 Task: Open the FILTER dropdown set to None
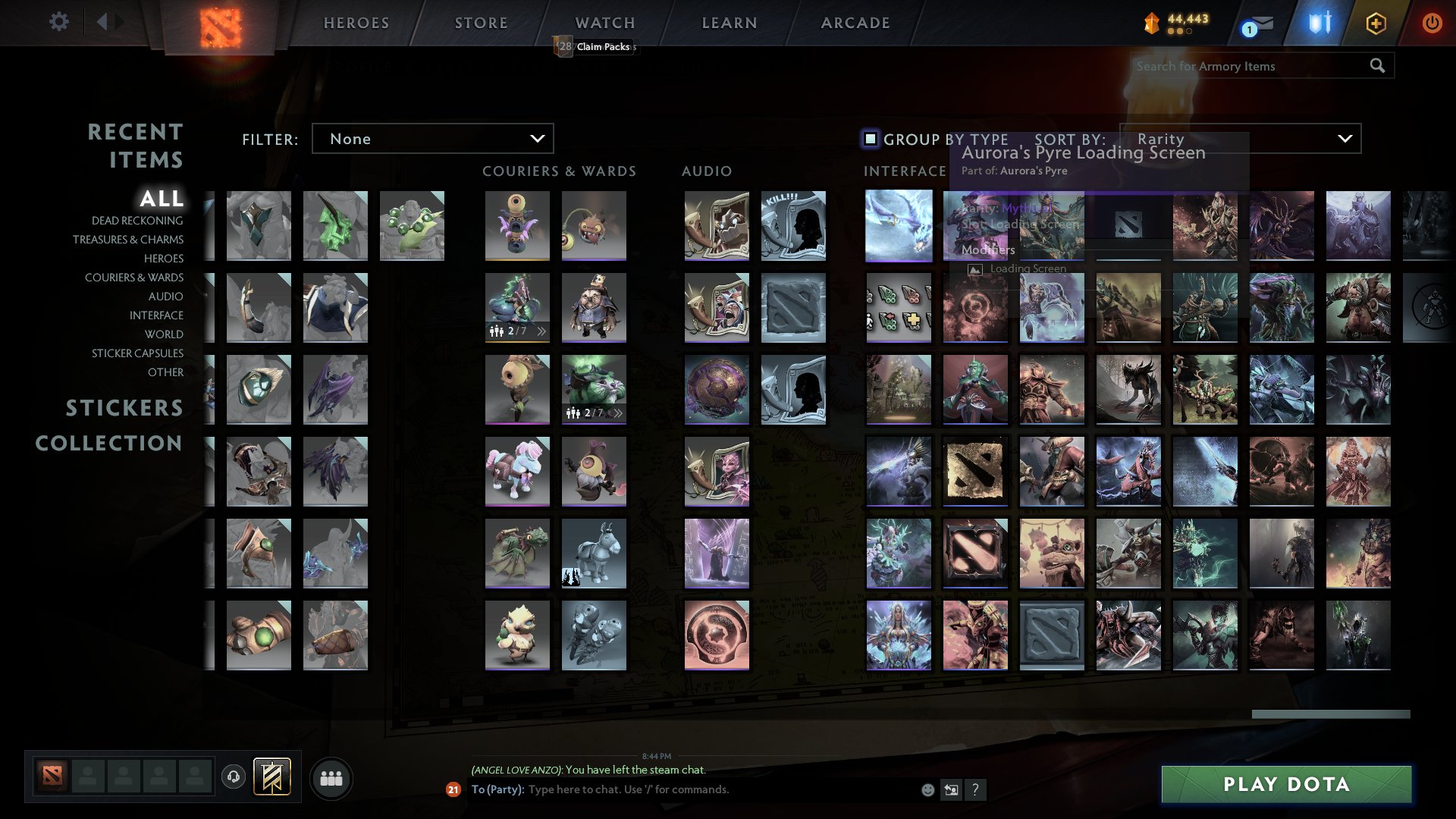pyautogui.click(x=432, y=138)
